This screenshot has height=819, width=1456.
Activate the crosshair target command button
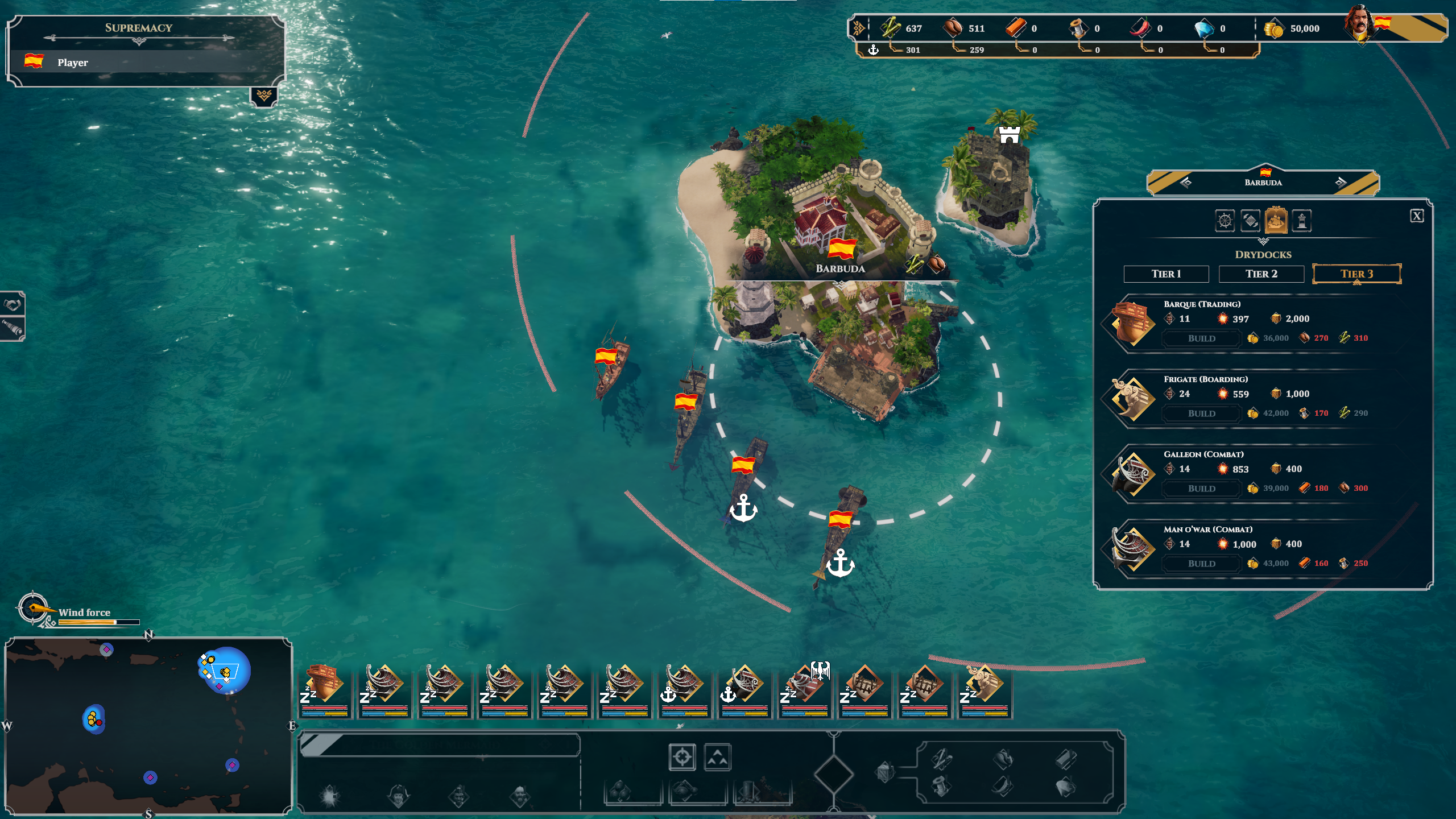point(682,757)
